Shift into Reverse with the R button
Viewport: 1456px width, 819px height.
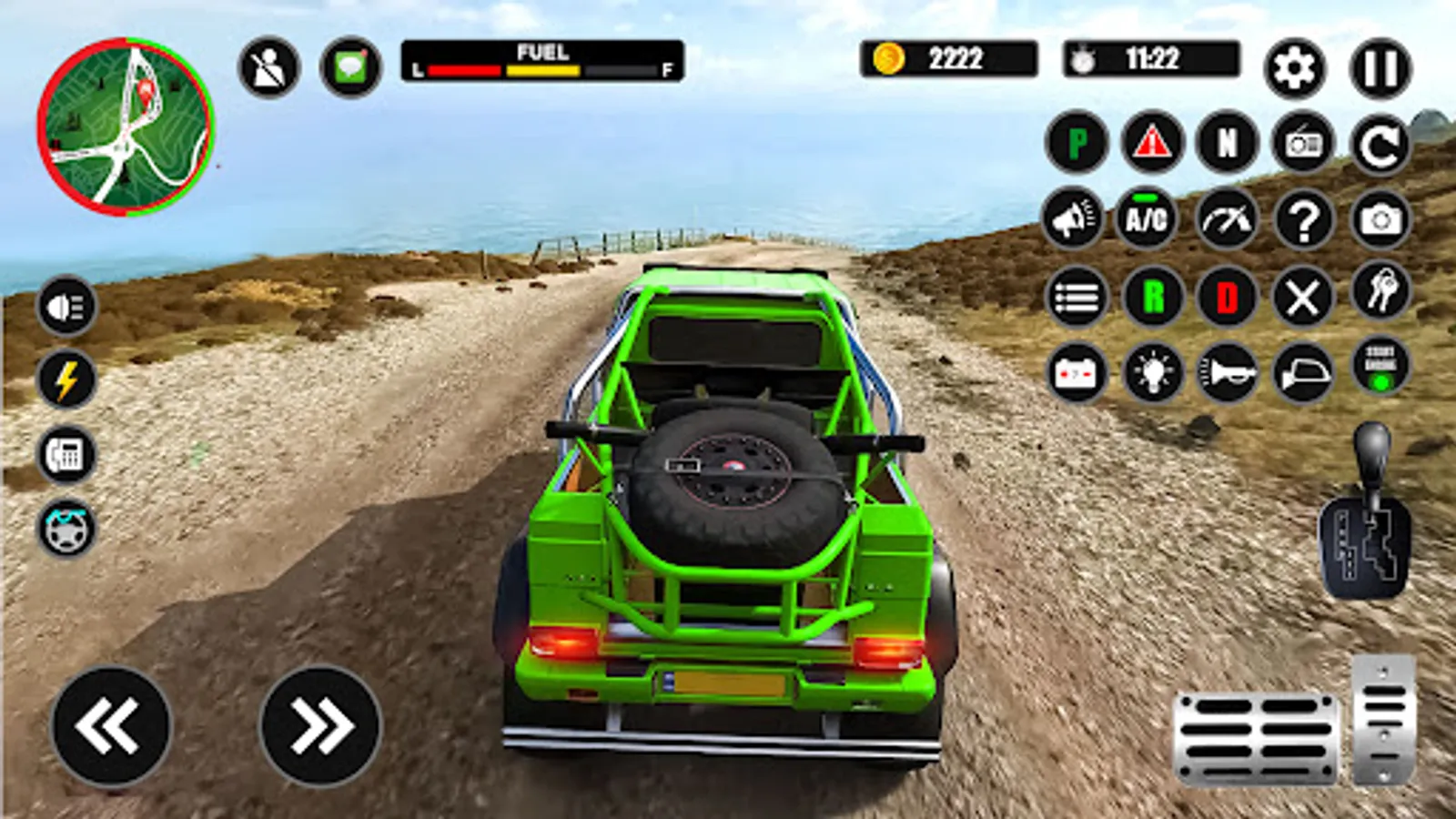pyautogui.click(x=1153, y=297)
